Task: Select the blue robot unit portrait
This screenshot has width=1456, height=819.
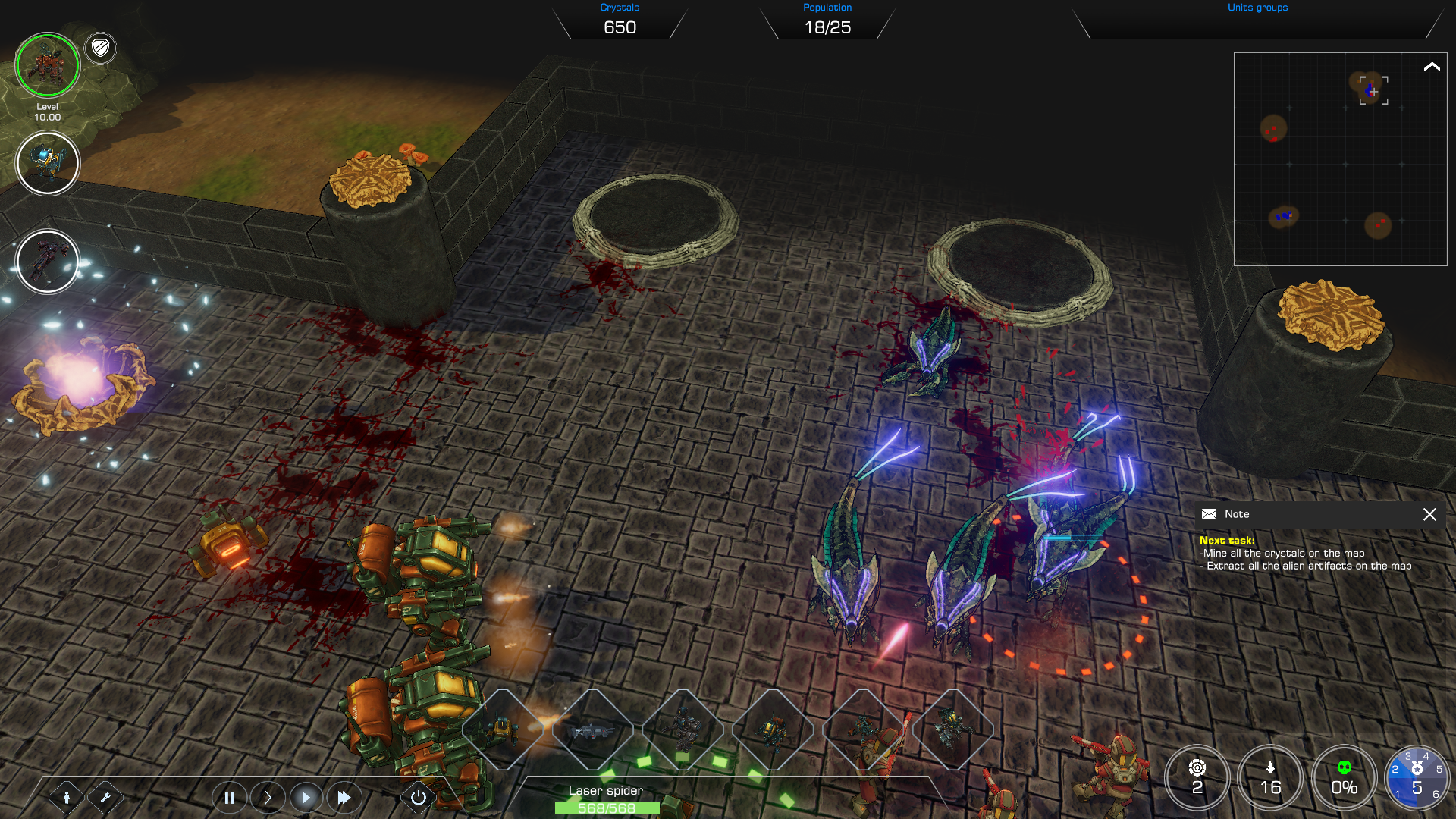Action: point(47,163)
